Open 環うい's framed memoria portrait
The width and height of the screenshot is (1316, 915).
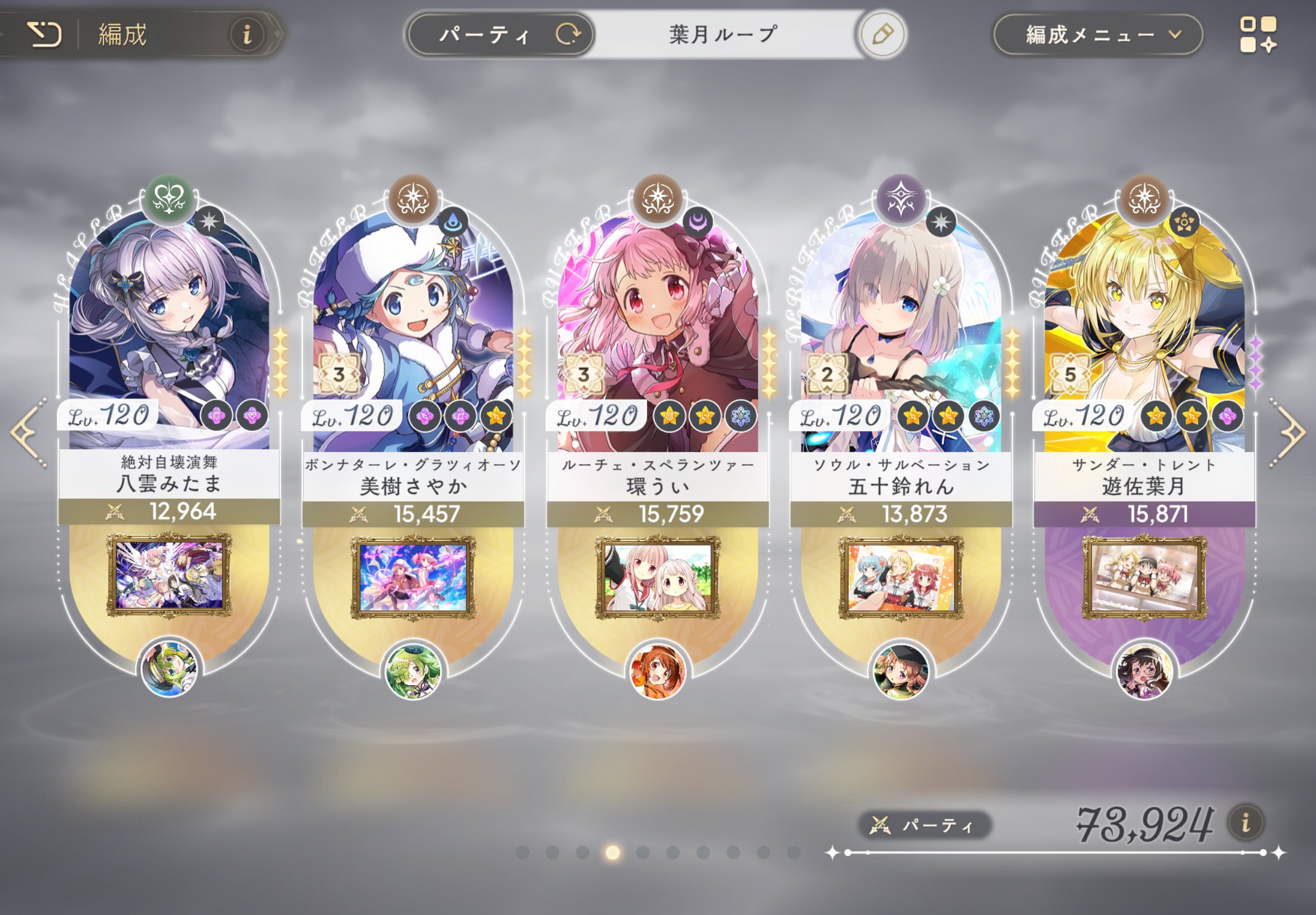[x=657, y=577]
